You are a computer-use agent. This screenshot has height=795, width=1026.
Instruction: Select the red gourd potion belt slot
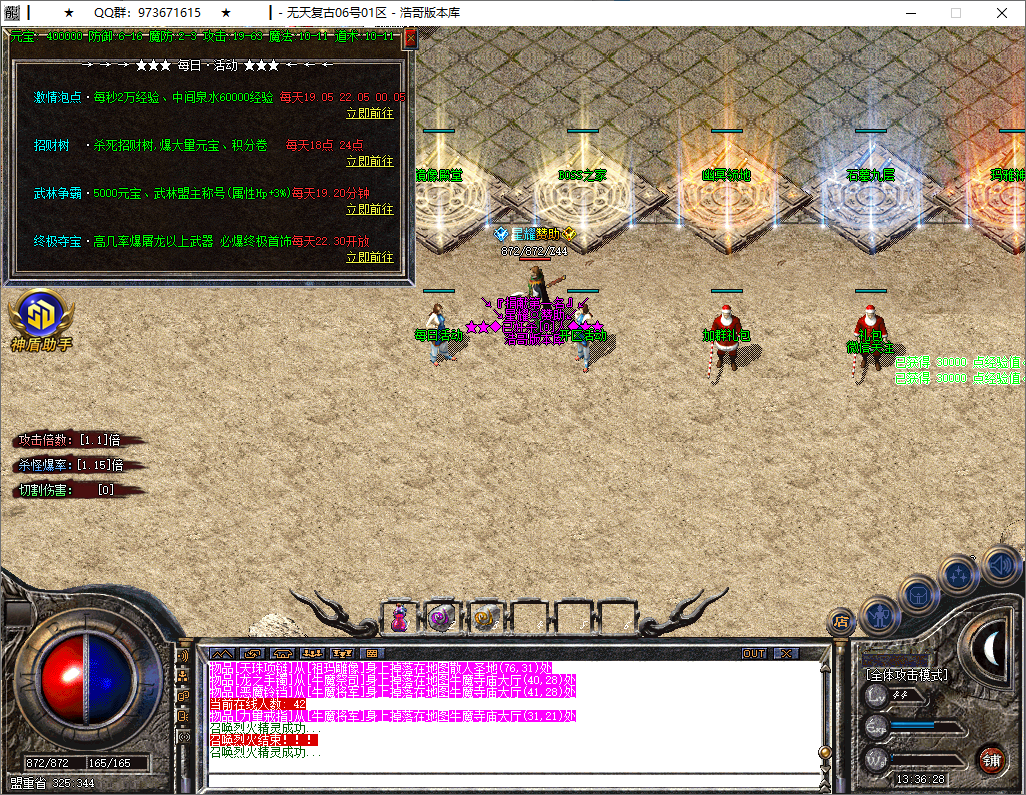click(399, 619)
